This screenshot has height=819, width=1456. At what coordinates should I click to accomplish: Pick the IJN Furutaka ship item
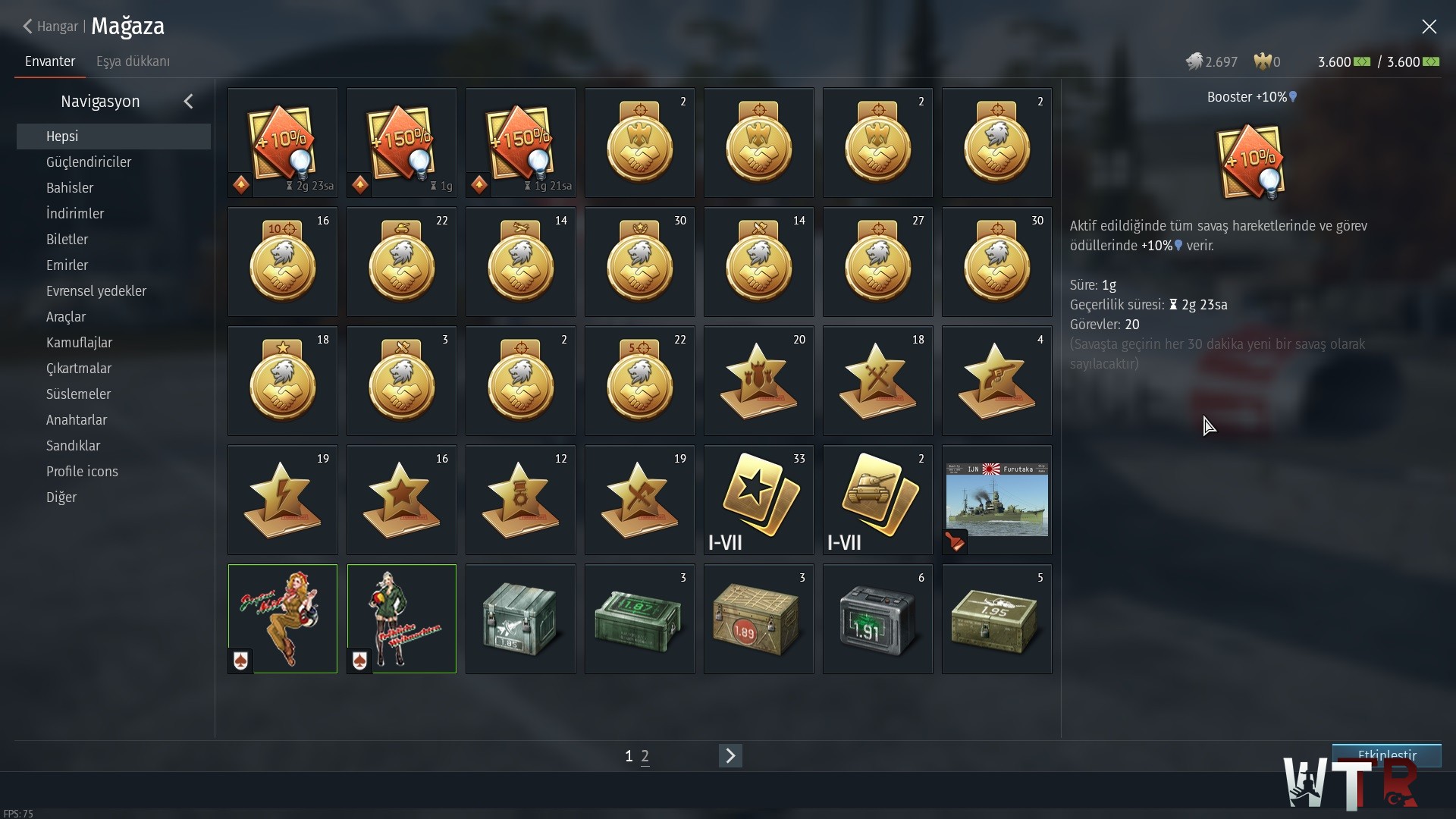coord(996,500)
